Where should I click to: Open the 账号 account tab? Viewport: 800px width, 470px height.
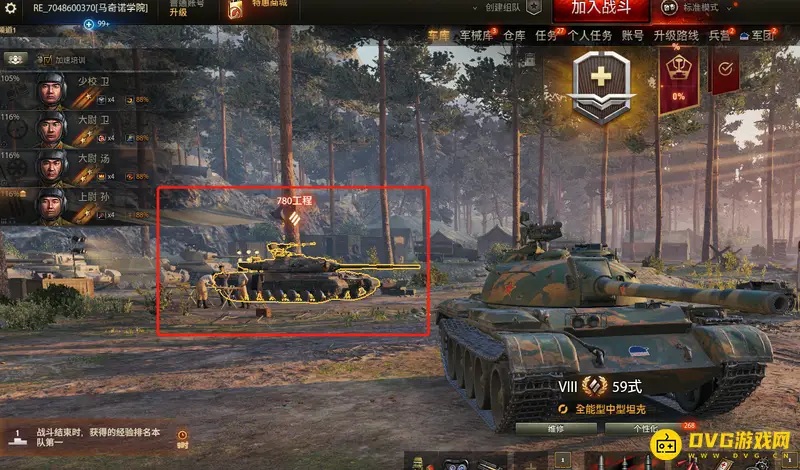pyautogui.click(x=632, y=35)
